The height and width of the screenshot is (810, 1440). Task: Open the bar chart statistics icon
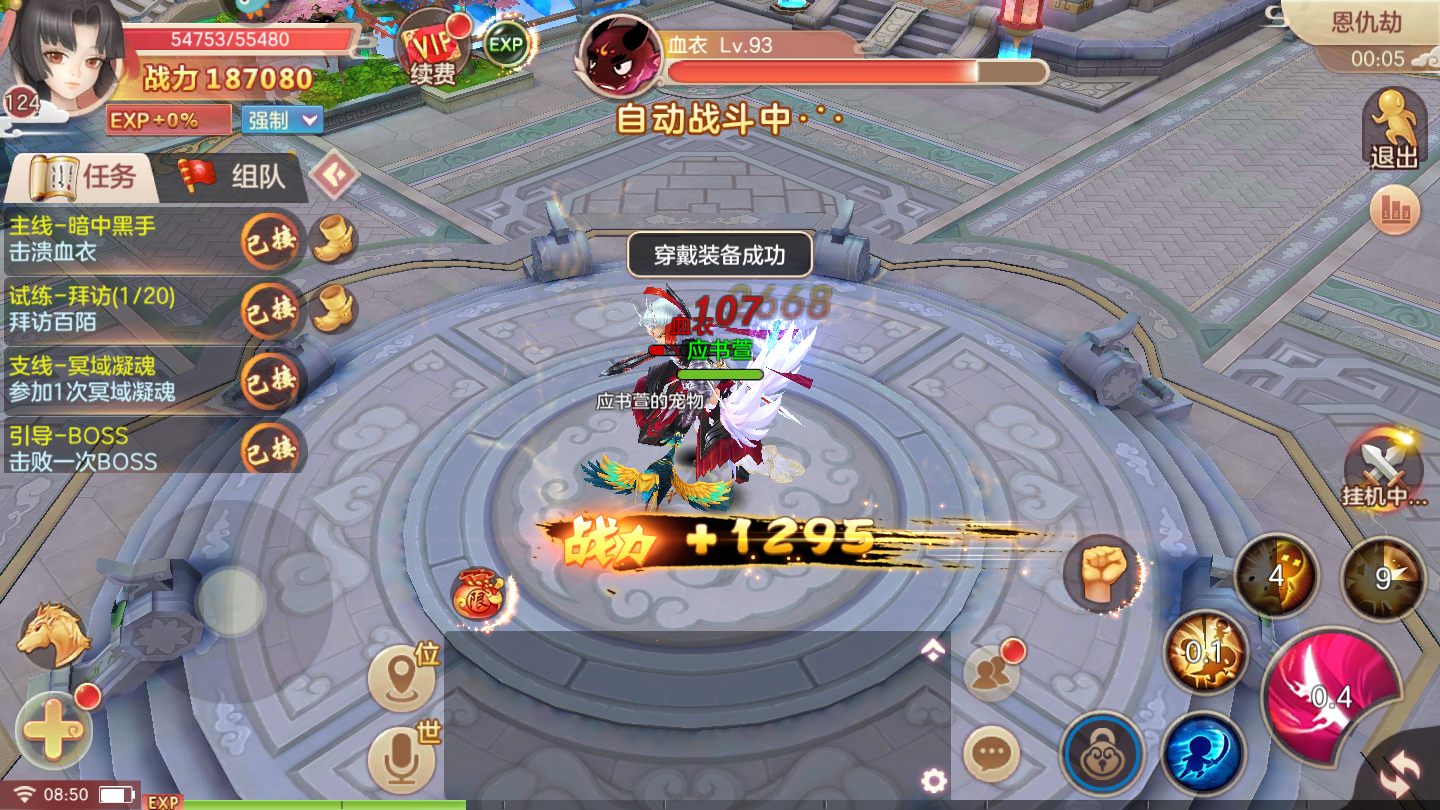(1395, 210)
